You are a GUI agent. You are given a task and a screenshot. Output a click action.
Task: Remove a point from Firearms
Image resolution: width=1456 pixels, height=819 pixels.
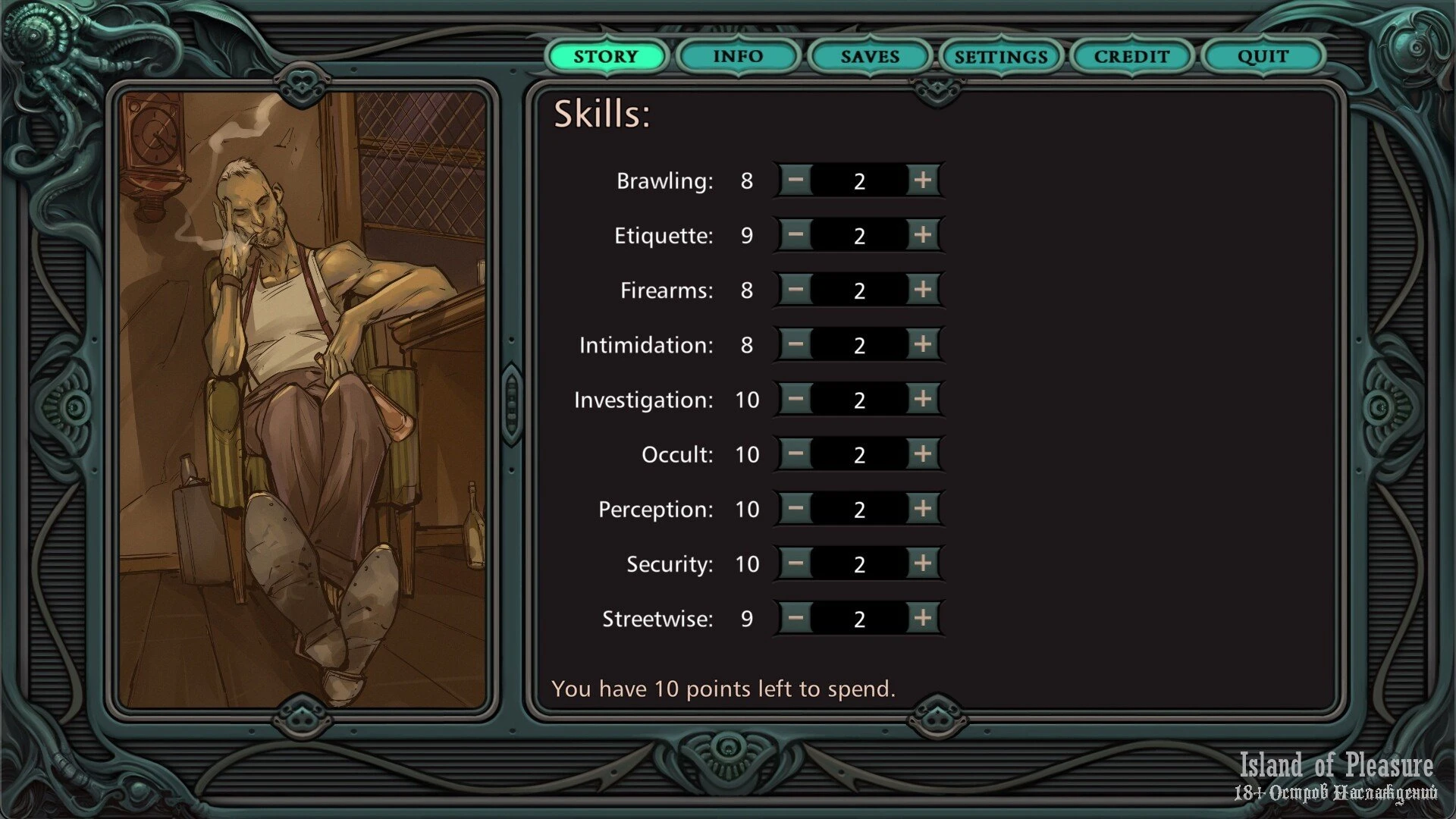(795, 290)
